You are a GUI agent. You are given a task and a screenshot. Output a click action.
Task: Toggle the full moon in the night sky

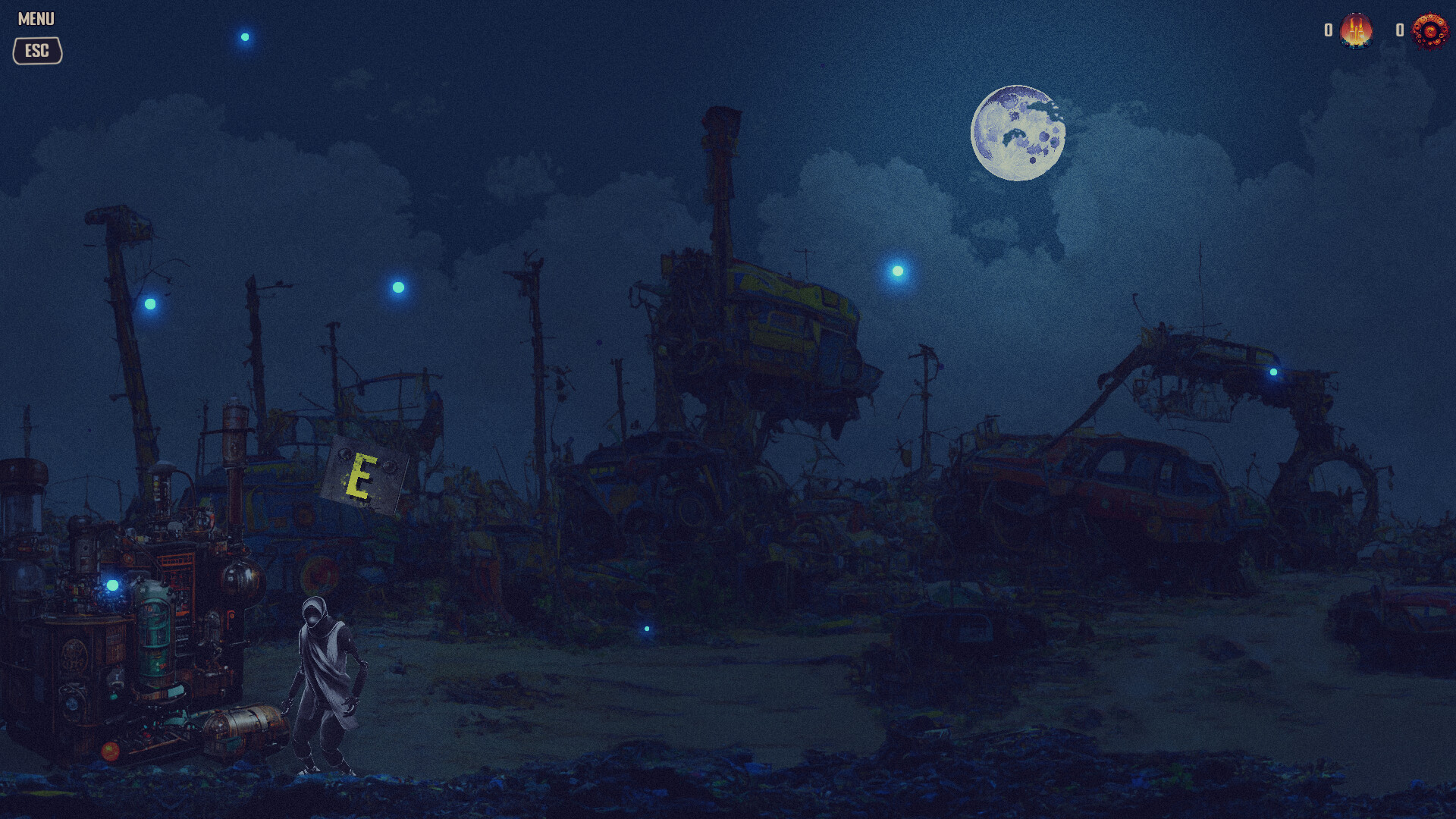pos(1017,134)
